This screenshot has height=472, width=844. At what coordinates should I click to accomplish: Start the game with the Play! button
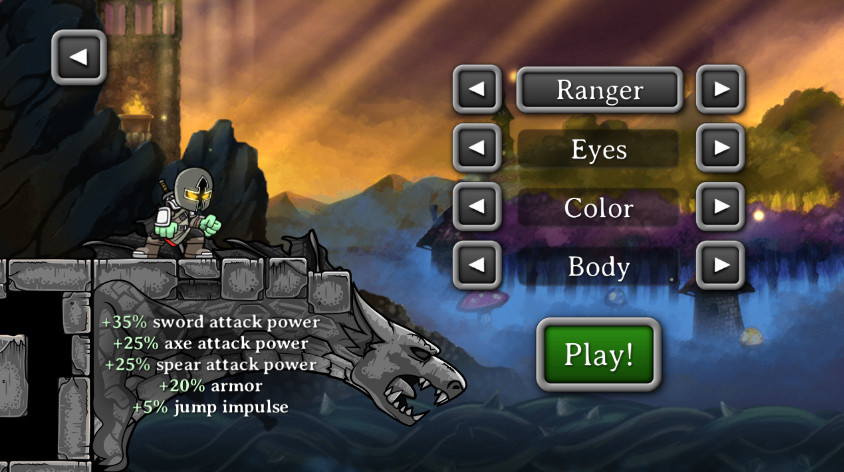[x=599, y=355]
